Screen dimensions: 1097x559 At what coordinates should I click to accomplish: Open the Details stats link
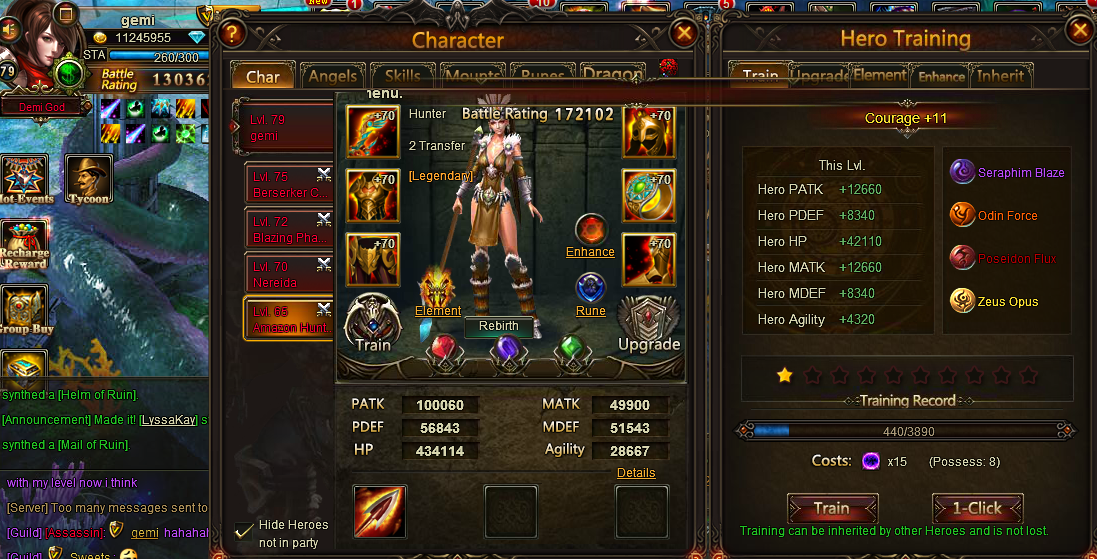[636, 473]
